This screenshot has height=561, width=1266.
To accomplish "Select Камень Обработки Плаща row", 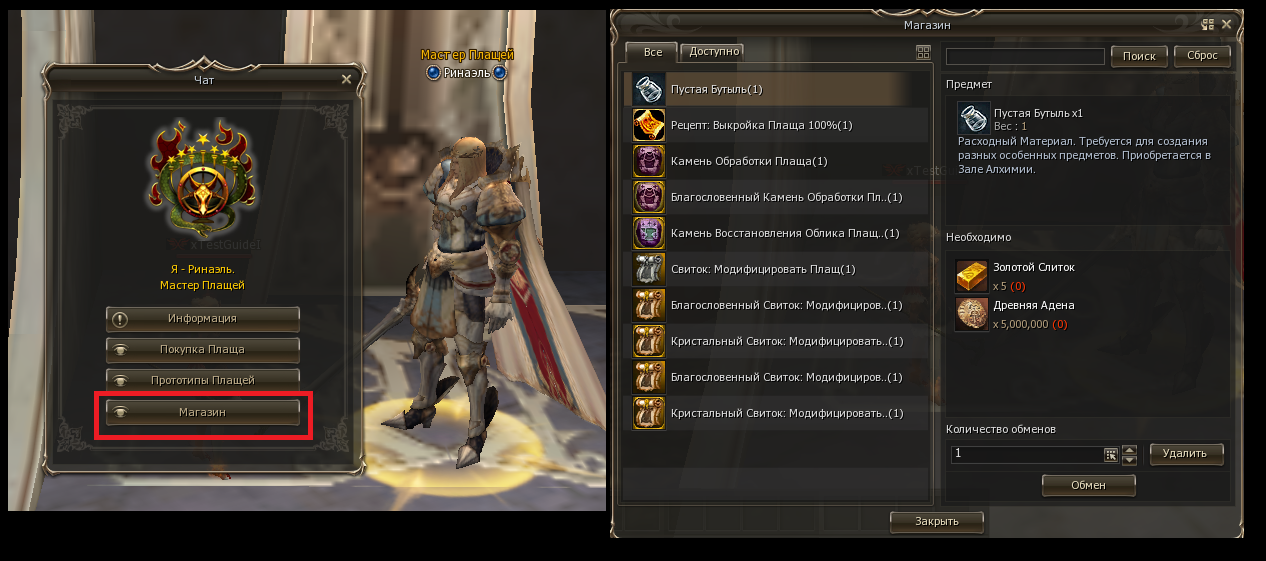I will click(x=780, y=161).
